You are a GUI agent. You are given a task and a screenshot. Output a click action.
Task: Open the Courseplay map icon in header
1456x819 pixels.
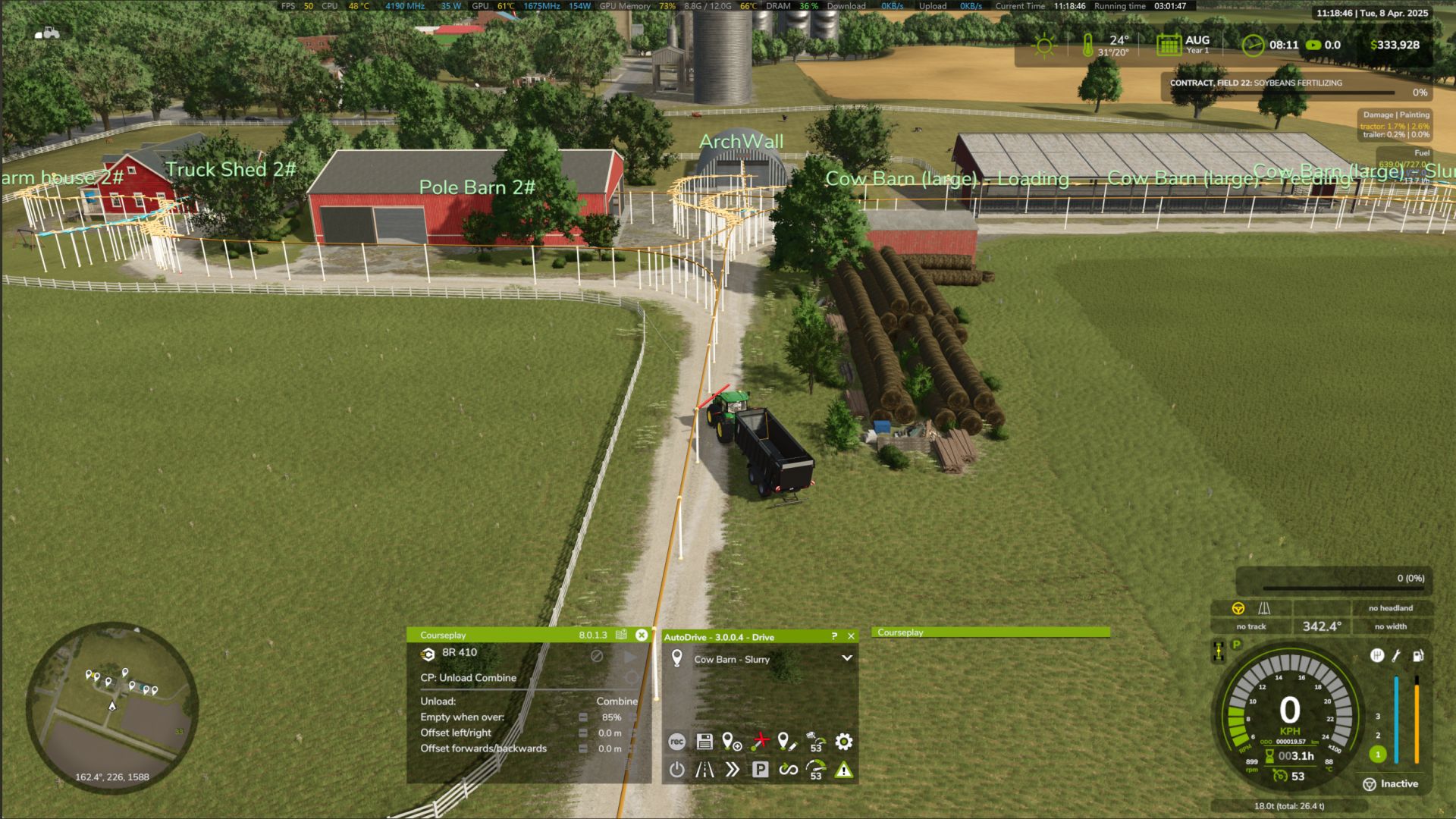click(x=622, y=635)
